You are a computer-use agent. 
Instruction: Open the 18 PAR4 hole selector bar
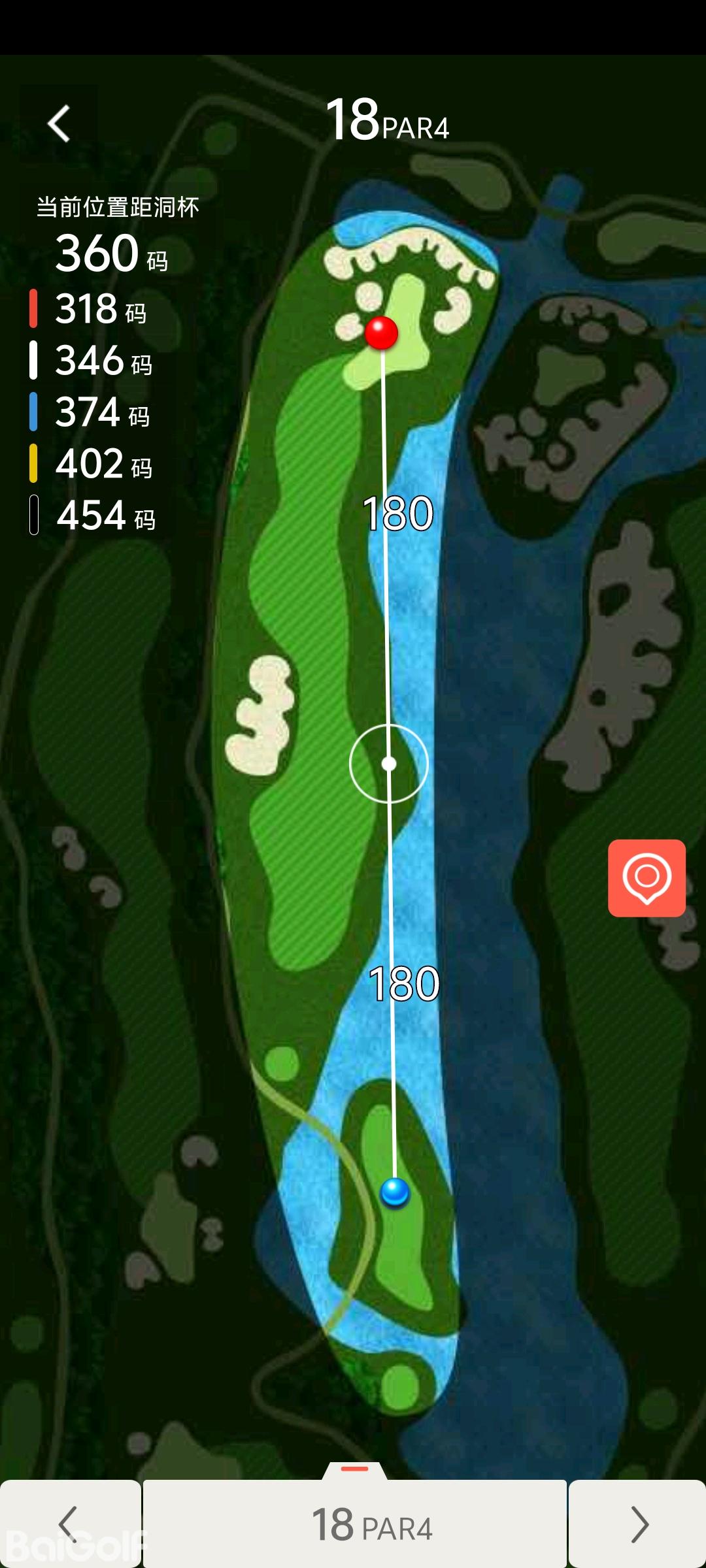click(x=355, y=1525)
